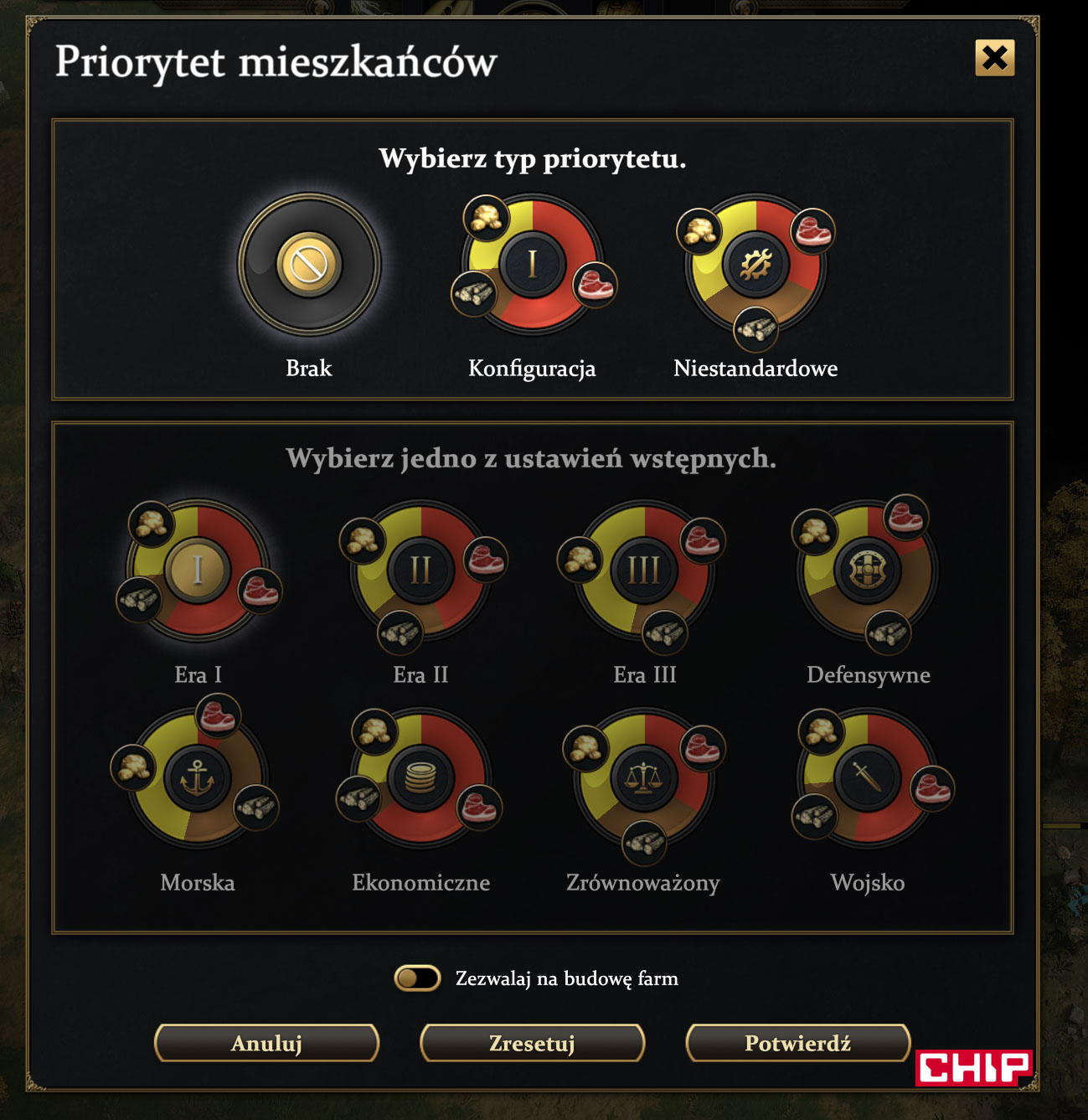Image resolution: width=1088 pixels, height=1120 pixels.
Task: Select the Ekonomiczne coin preset
Action: [420, 778]
